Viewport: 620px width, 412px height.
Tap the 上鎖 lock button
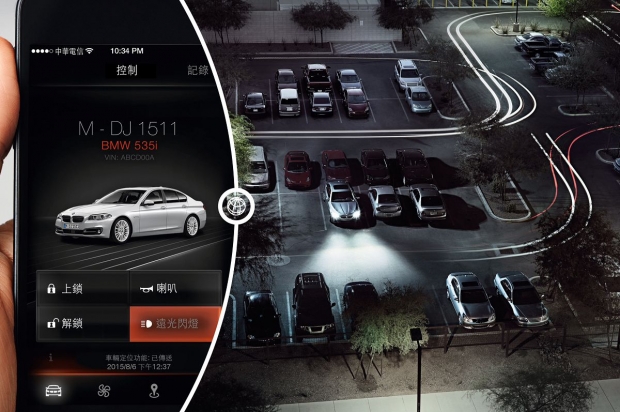point(82,289)
